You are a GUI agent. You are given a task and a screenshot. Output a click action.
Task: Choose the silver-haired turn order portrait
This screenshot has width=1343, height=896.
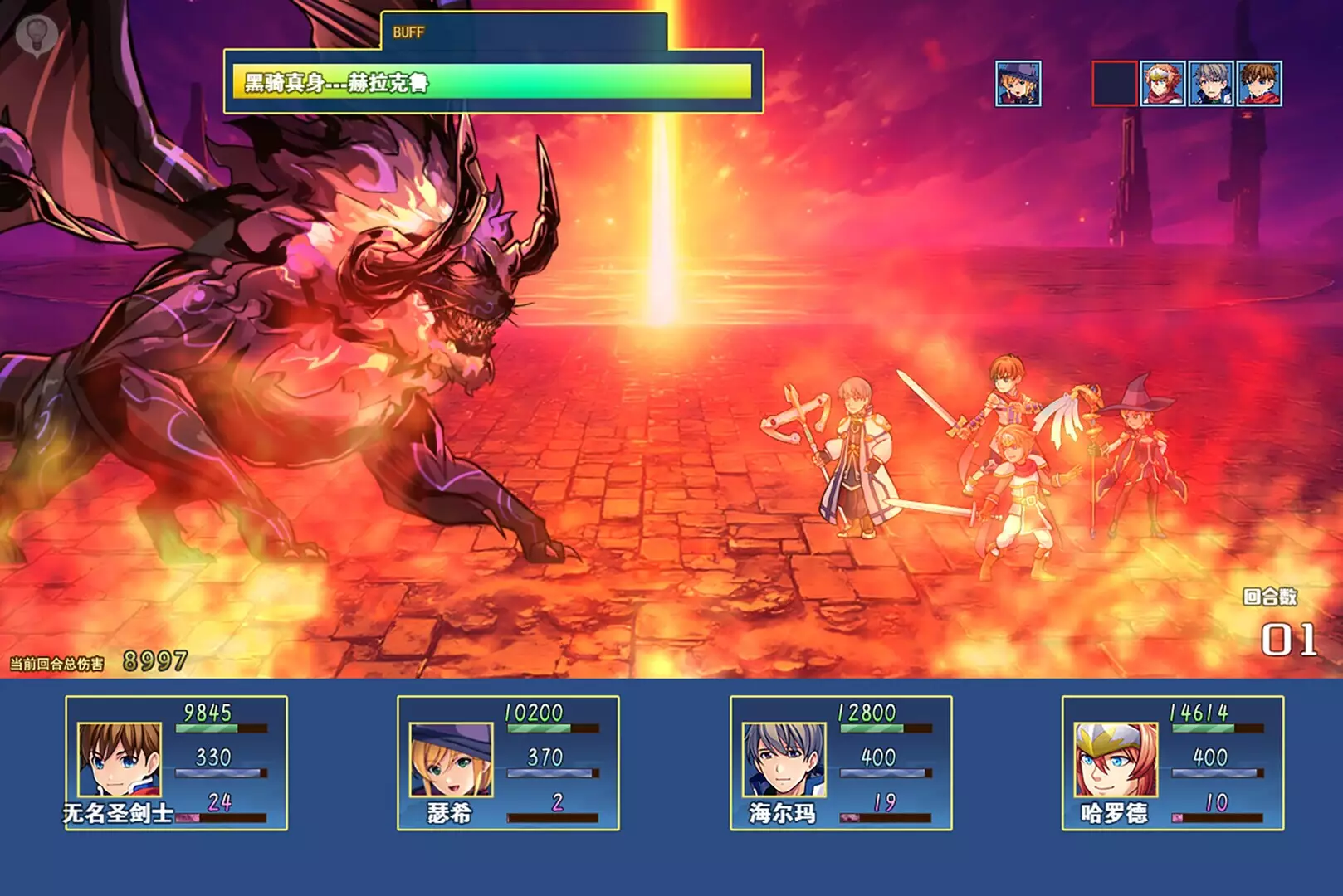(1211, 84)
